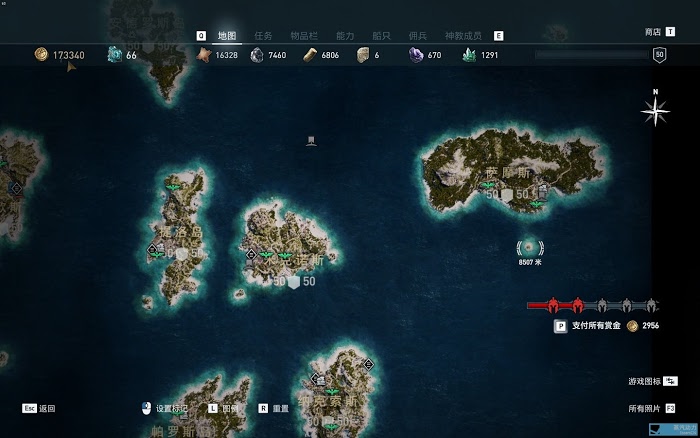Open the 佣兵 mercenaries tab

(x=417, y=35)
